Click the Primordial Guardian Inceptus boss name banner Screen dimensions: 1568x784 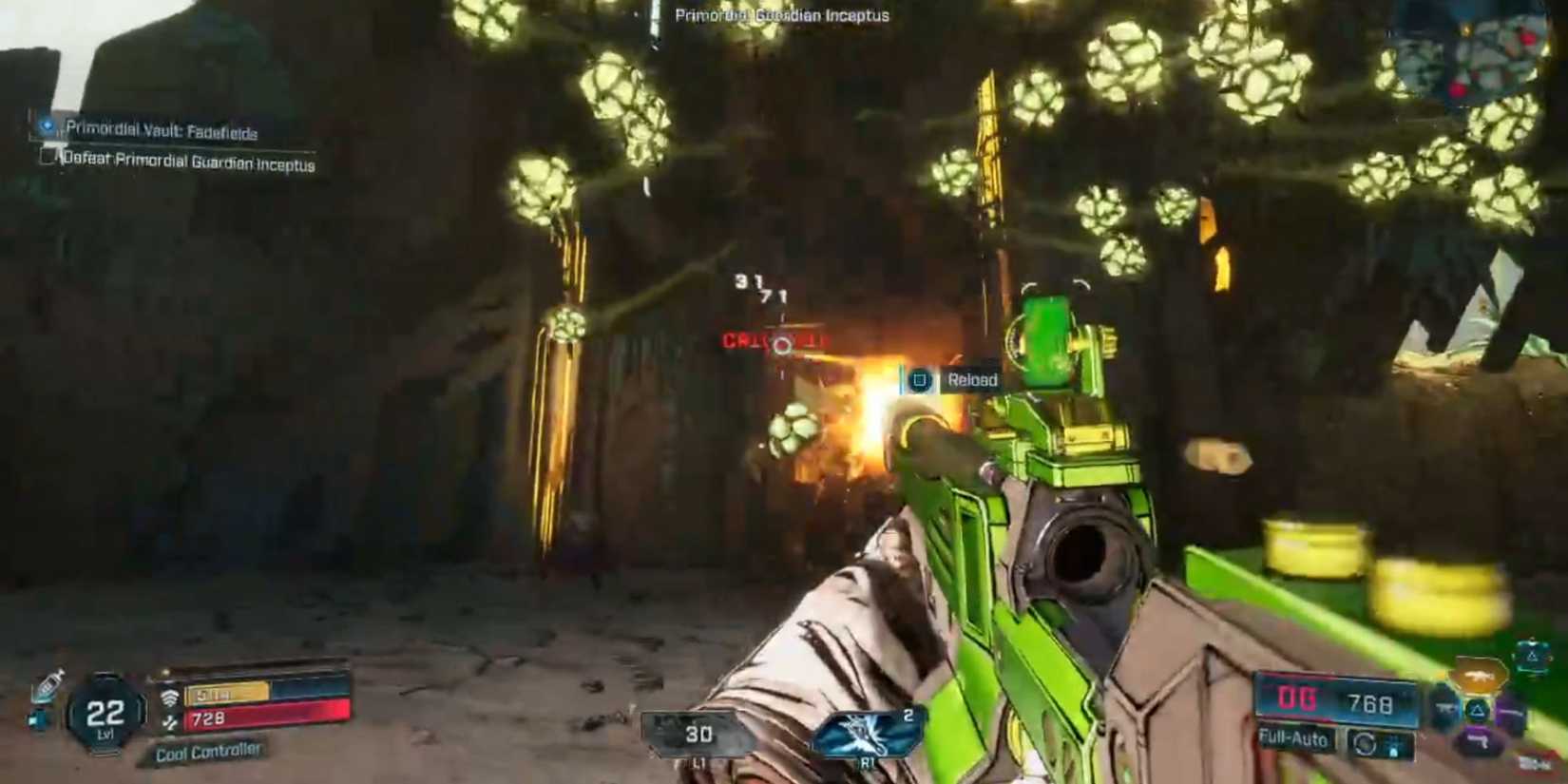pos(781,15)
